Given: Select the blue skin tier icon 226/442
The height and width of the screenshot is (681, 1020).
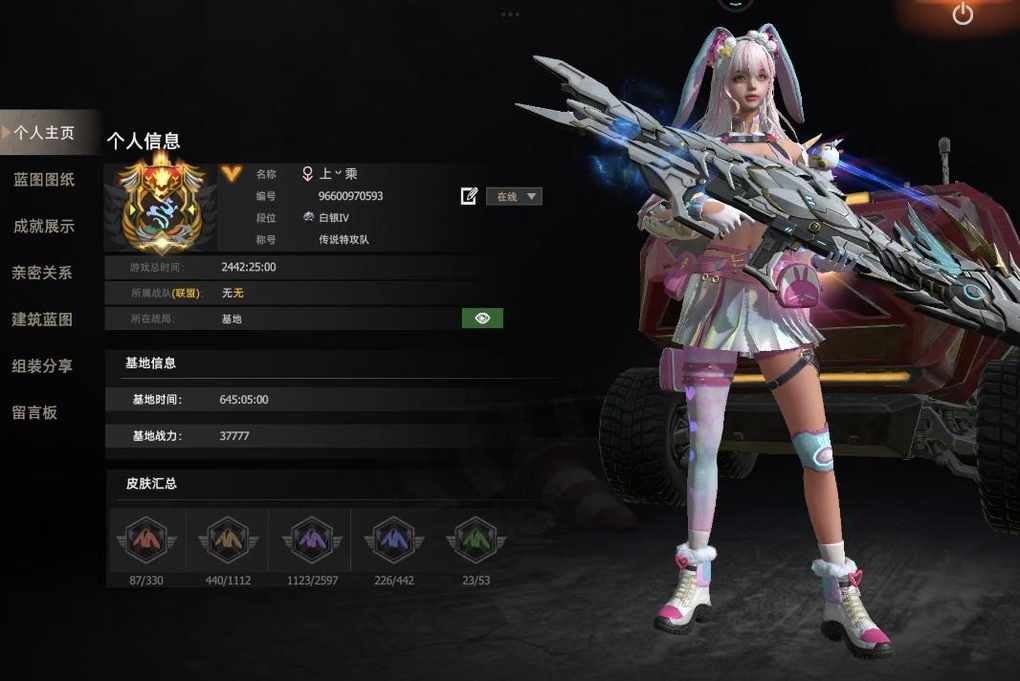Looking at the screenshot, I should pyautogui.click(x=393, y=540).
